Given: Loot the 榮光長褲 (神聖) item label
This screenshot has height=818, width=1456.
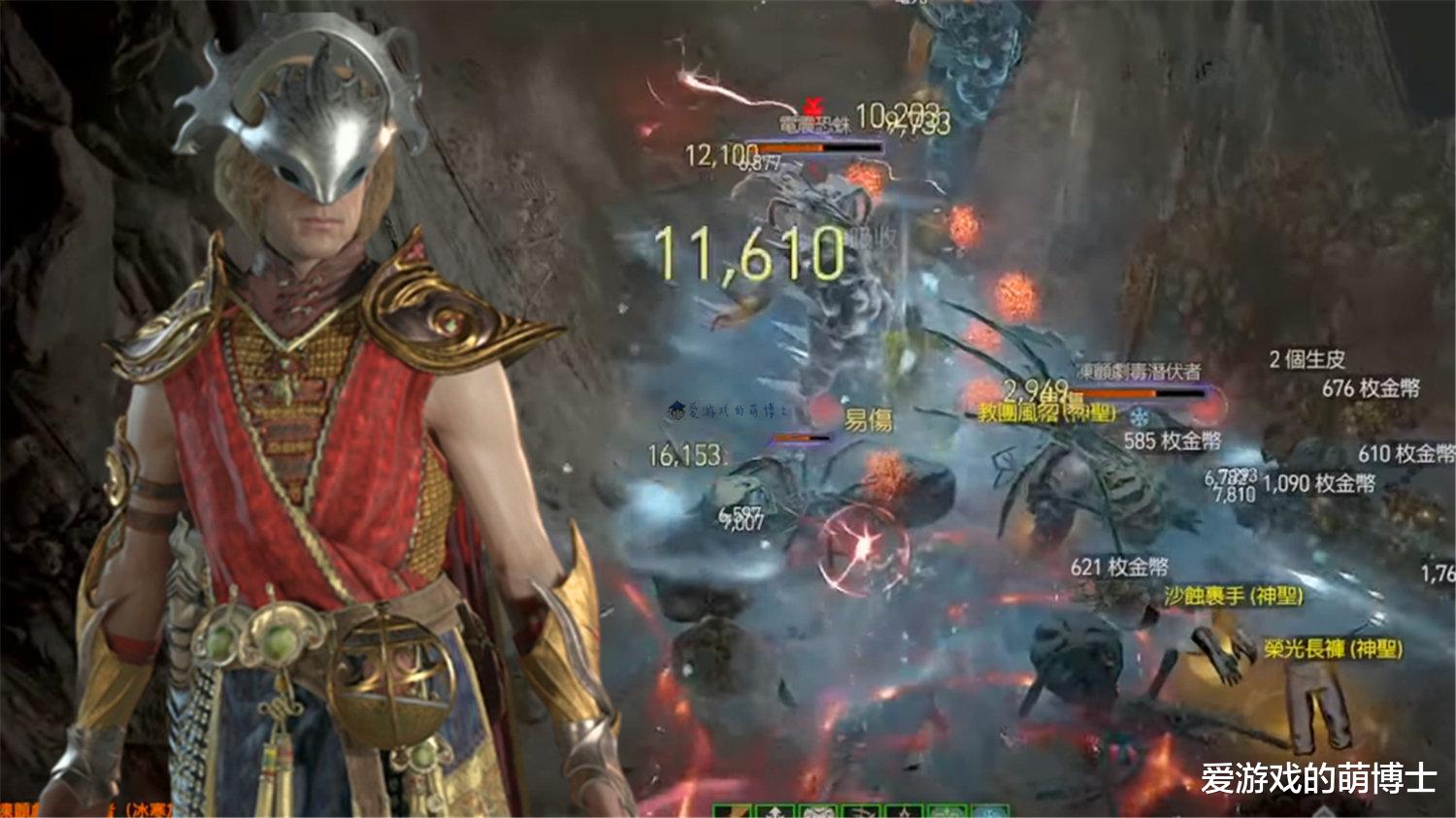Looking at the screenshot, I should click(1333, 648).
